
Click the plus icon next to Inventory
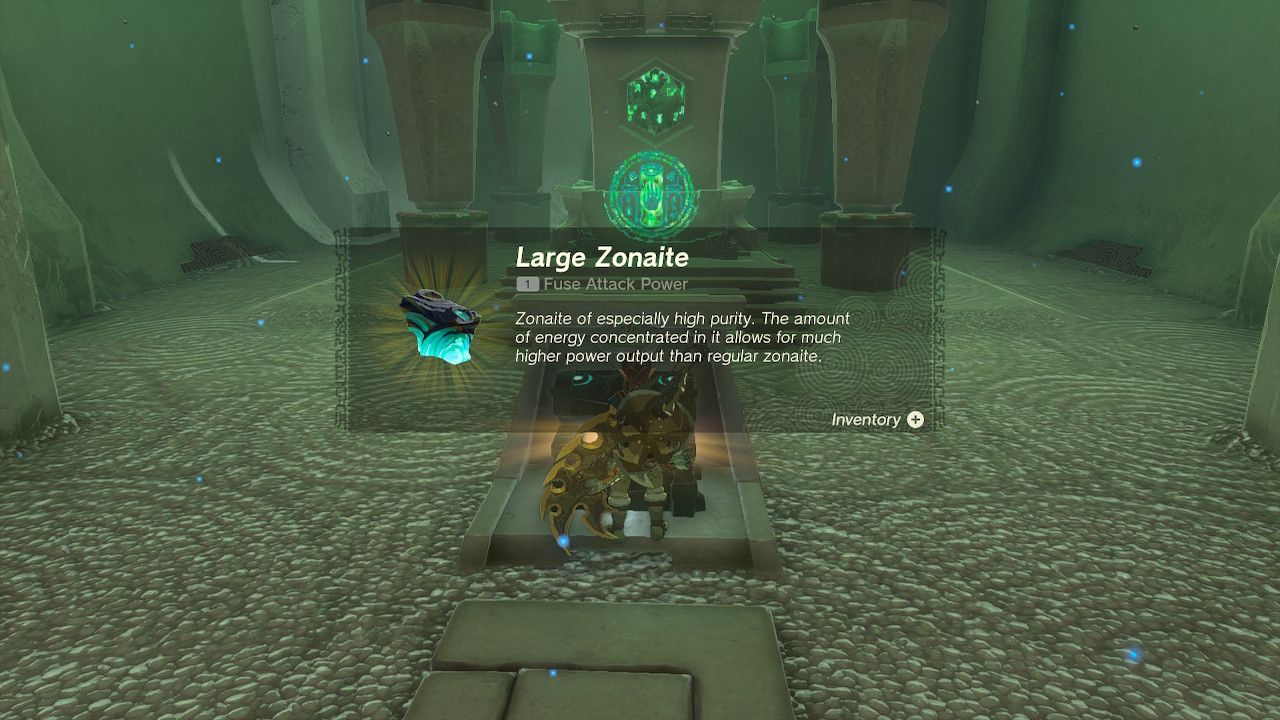point(916,421)
